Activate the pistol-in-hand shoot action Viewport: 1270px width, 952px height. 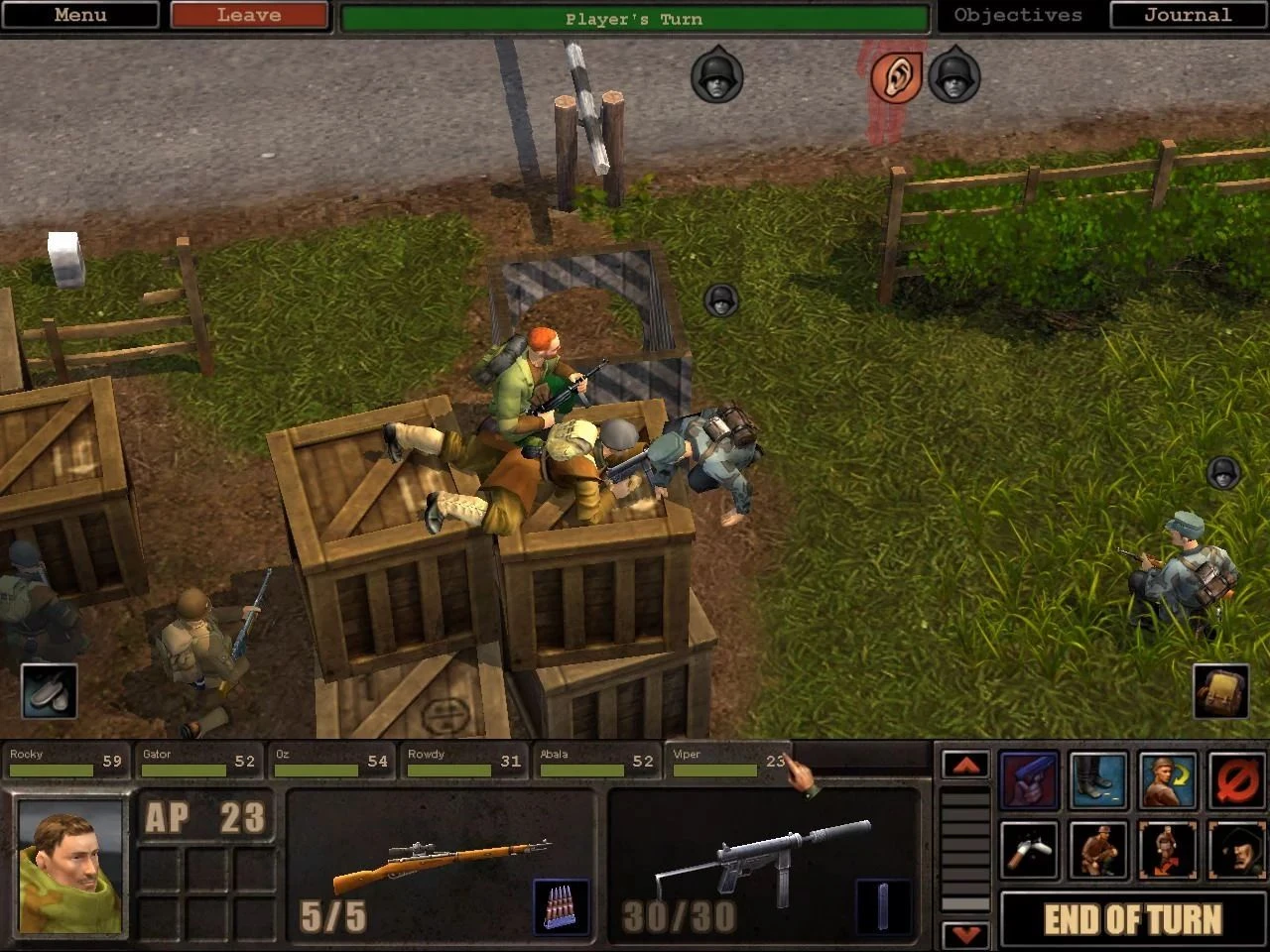pyautogui.click(x=1029, y=780)
